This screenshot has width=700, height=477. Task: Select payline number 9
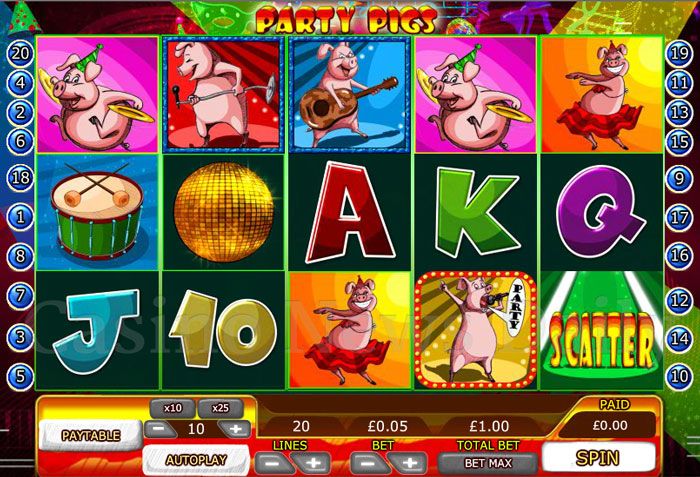[x=680, y=179]
